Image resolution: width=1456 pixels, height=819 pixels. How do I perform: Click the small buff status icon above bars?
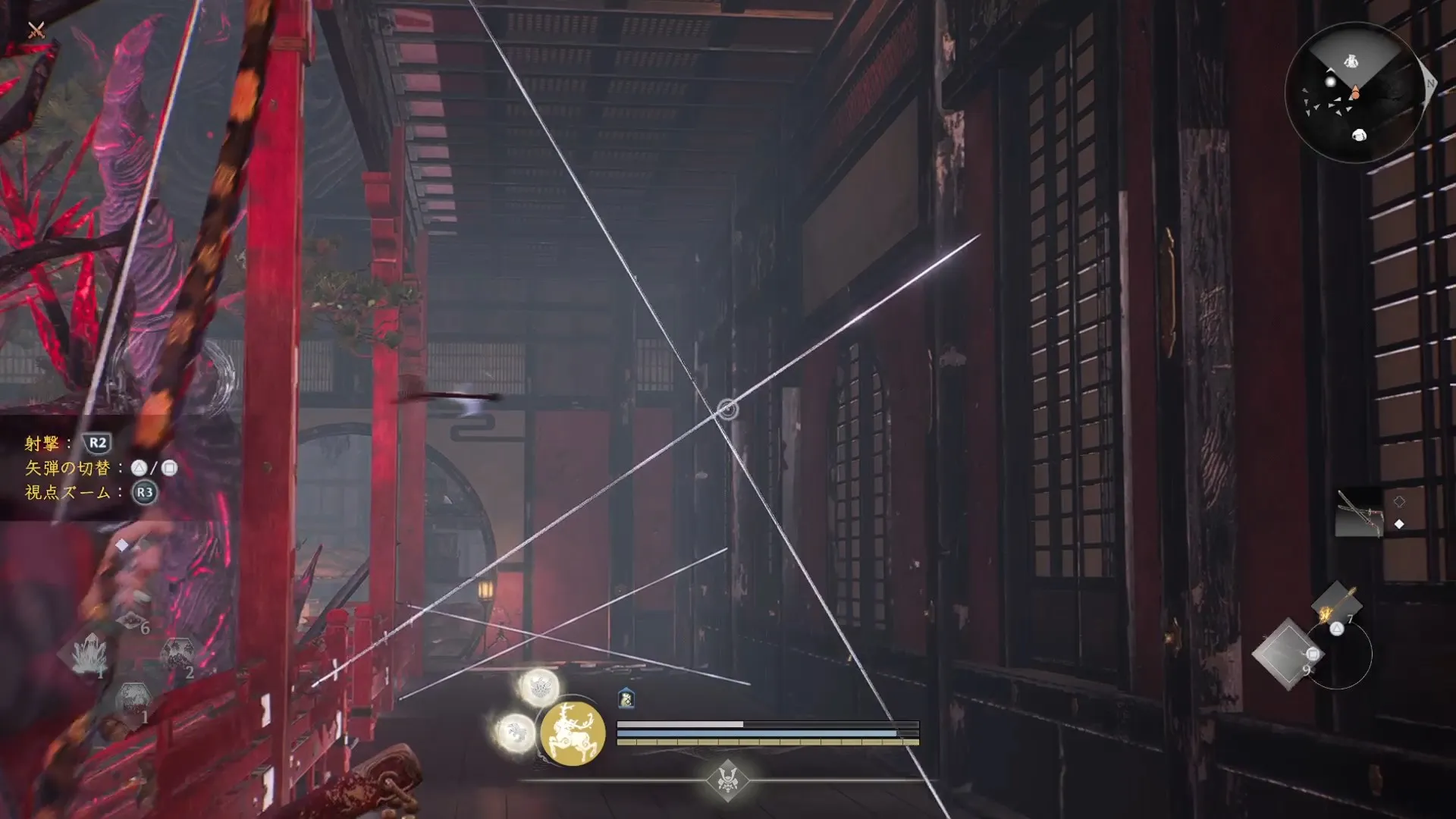[626, 698]
